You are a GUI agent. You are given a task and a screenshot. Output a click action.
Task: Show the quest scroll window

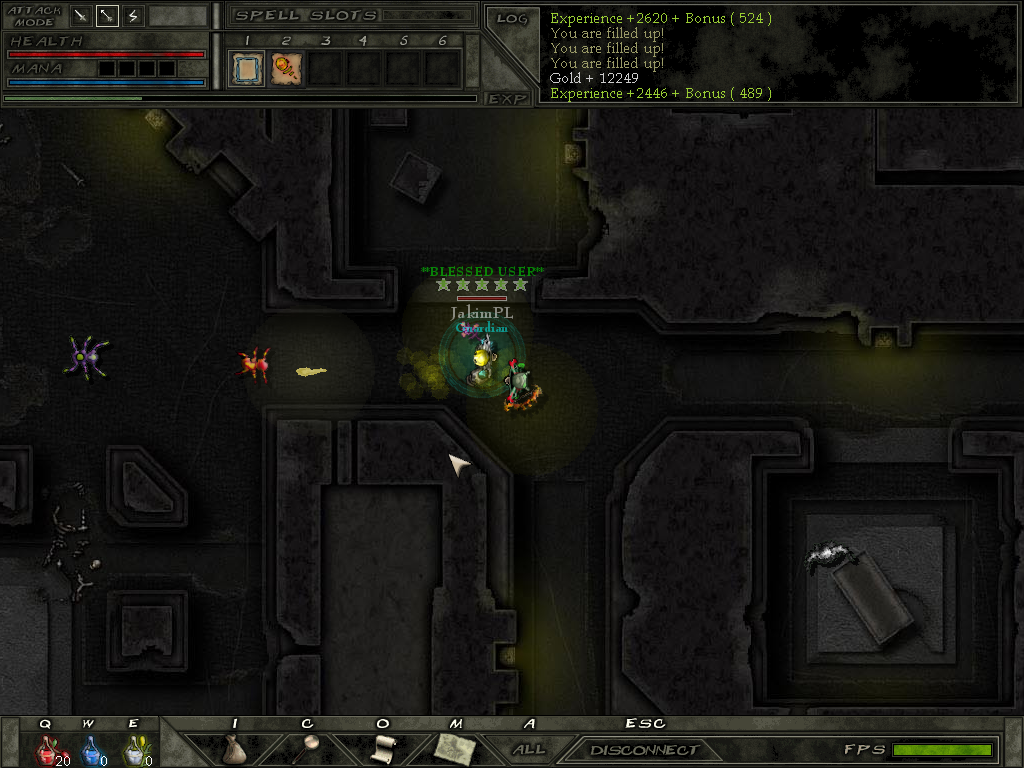(383, 749)
